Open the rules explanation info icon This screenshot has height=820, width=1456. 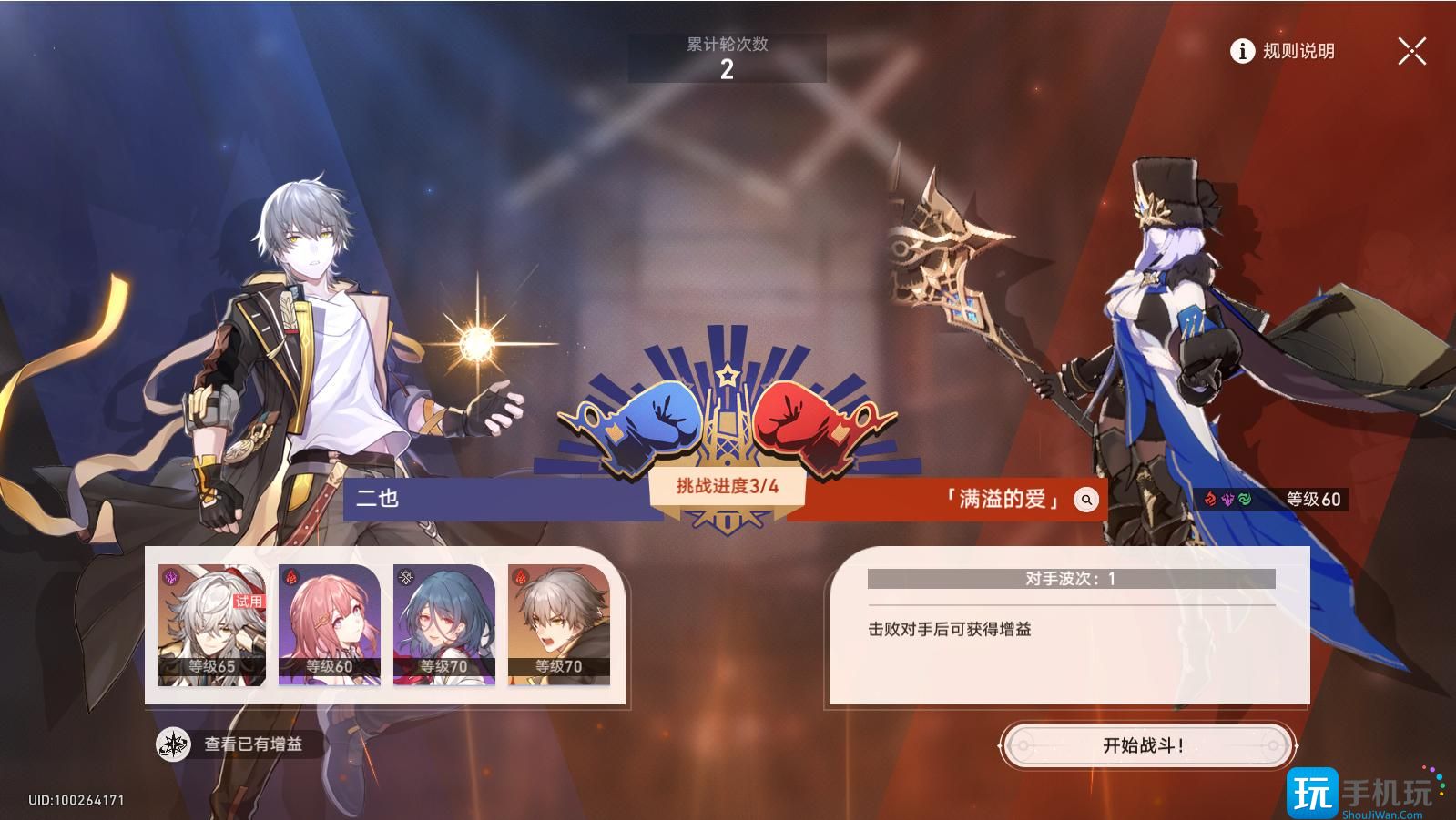point(1241,52)
